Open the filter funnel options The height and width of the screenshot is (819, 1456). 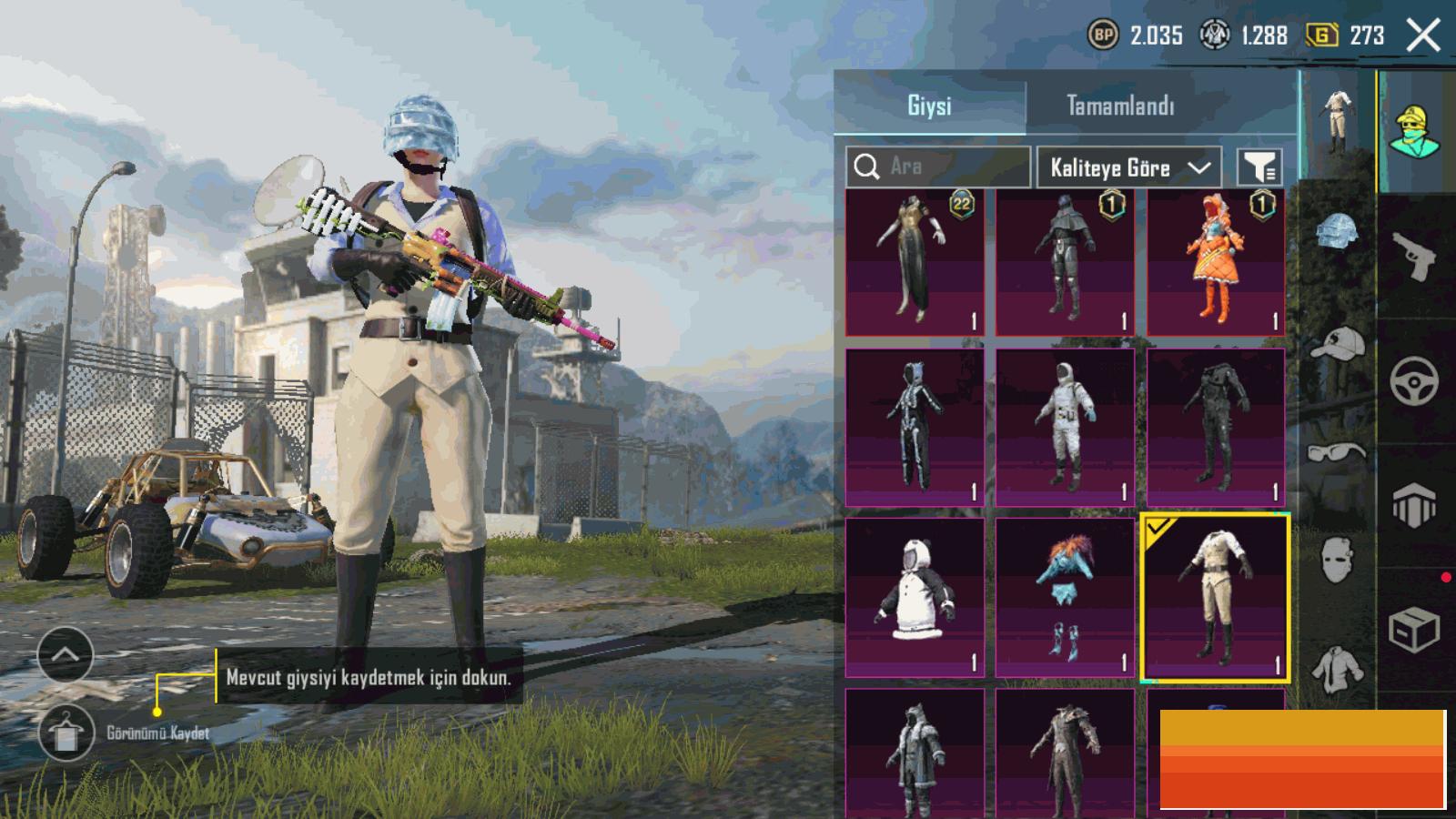point(1259,167)
